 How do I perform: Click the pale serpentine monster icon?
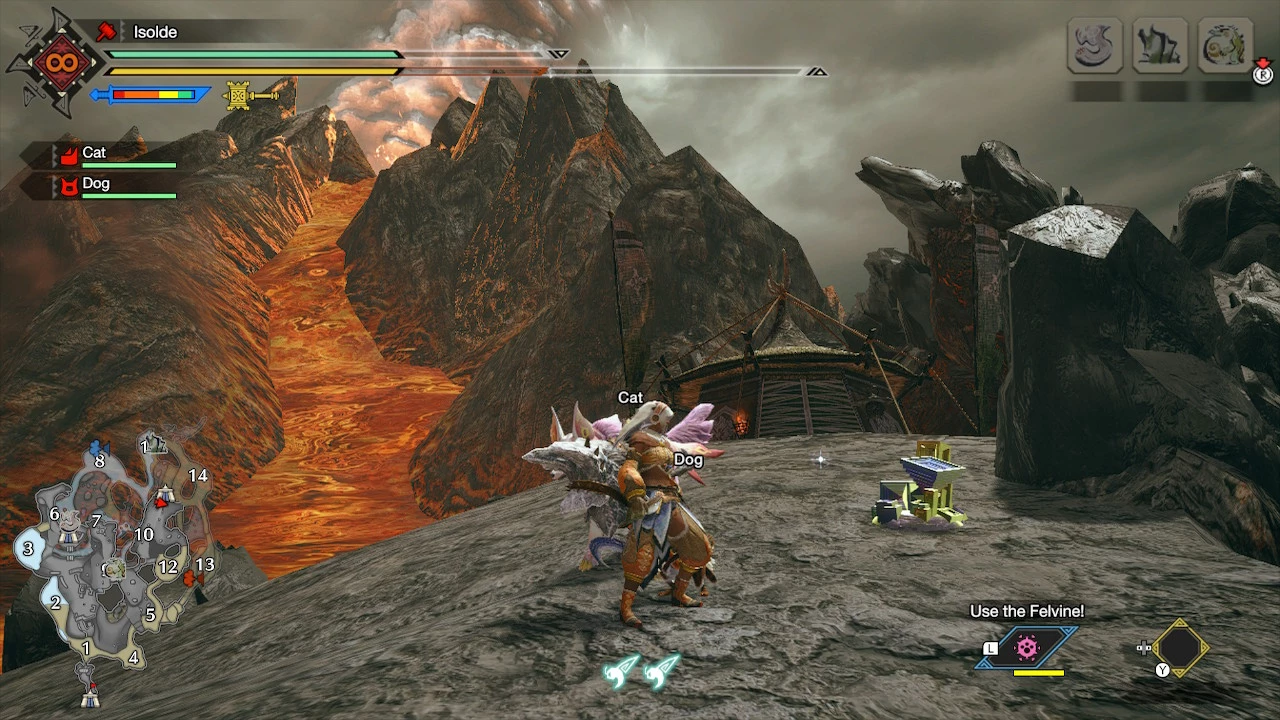pyautogui.click(x=1095, y=45)
